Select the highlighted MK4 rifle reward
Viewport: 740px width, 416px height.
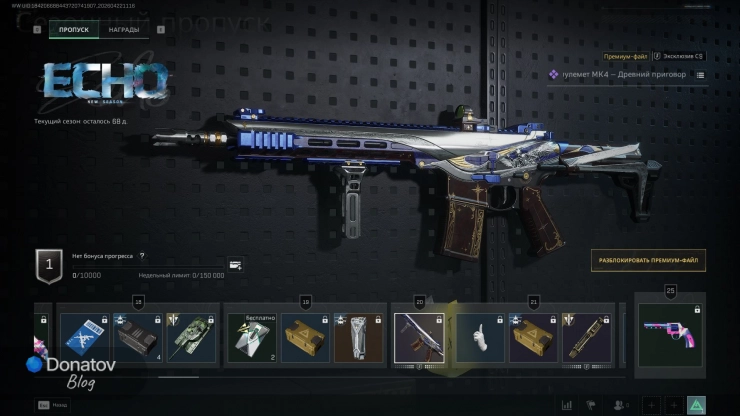pyautogui.click(x=418, y=337)
